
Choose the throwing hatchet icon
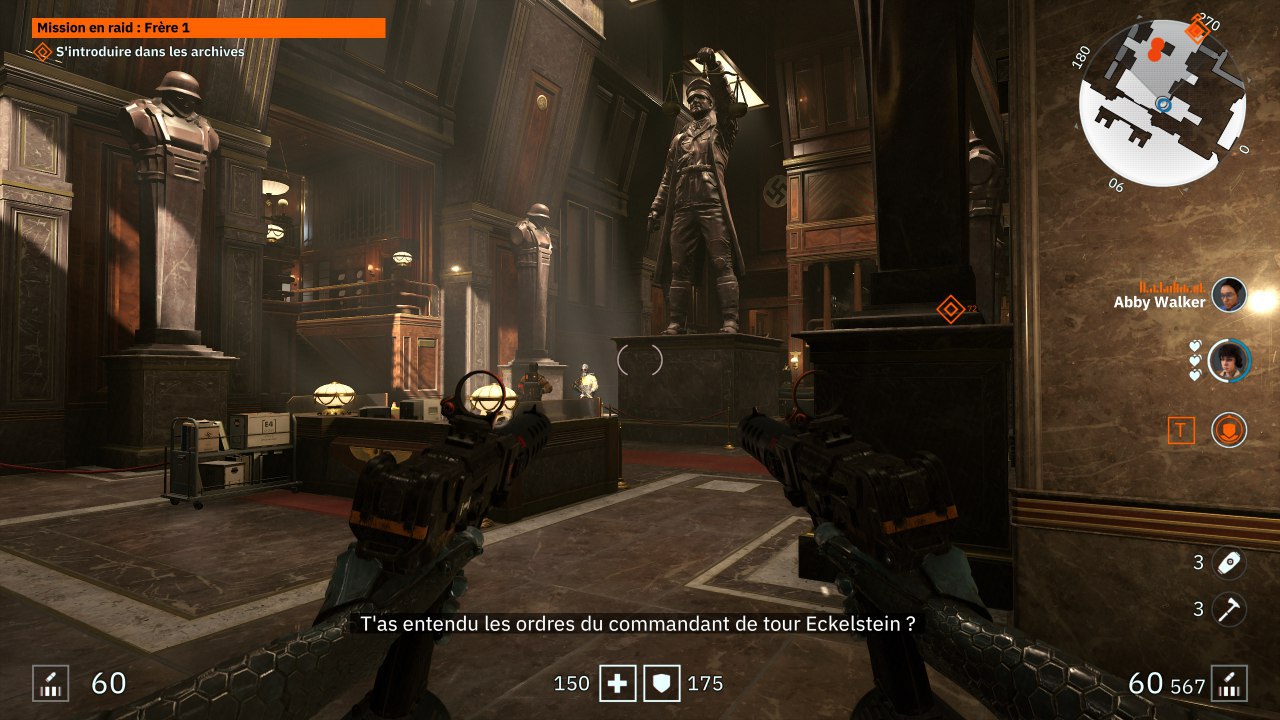1229,608
